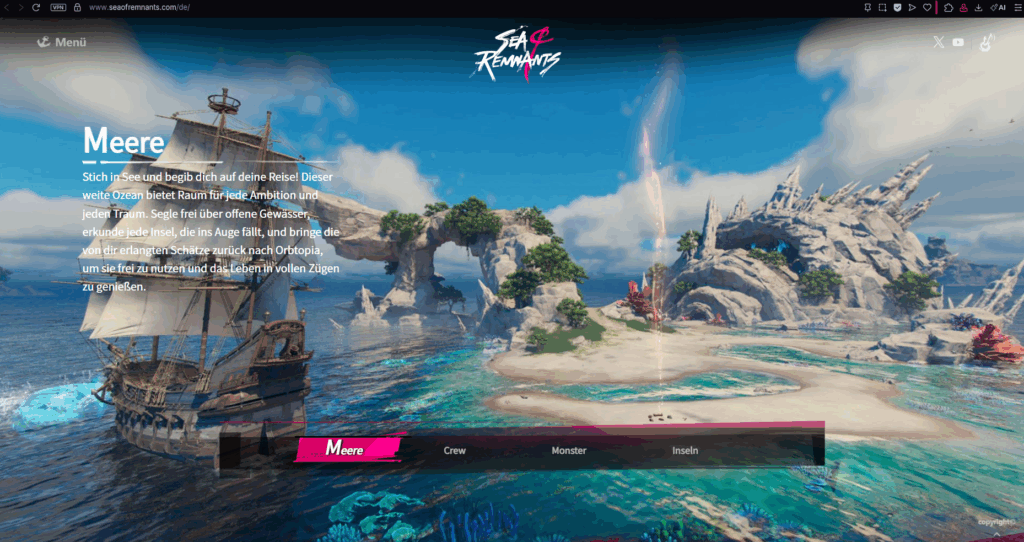Toggle the guitar music icon
The width and height of the screenshot is (1024, 542).
point(987,43)
